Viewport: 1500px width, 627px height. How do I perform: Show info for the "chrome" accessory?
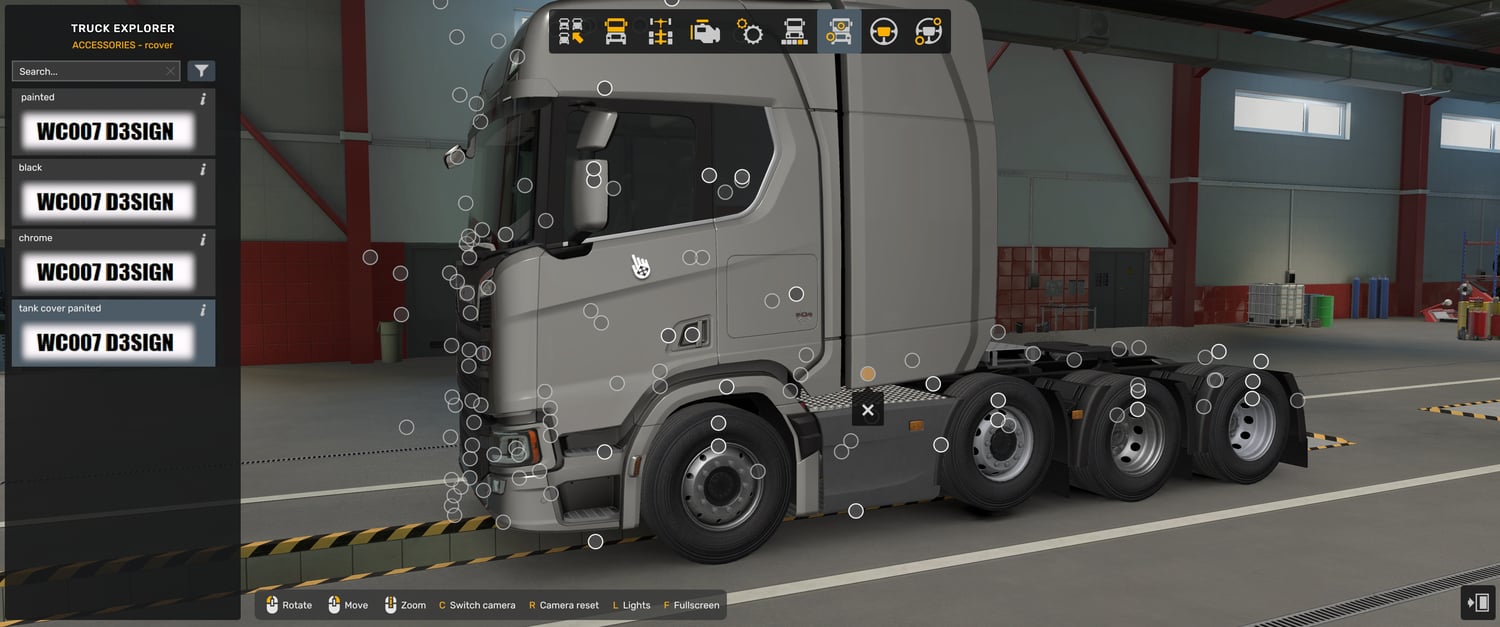pos(203,240)
